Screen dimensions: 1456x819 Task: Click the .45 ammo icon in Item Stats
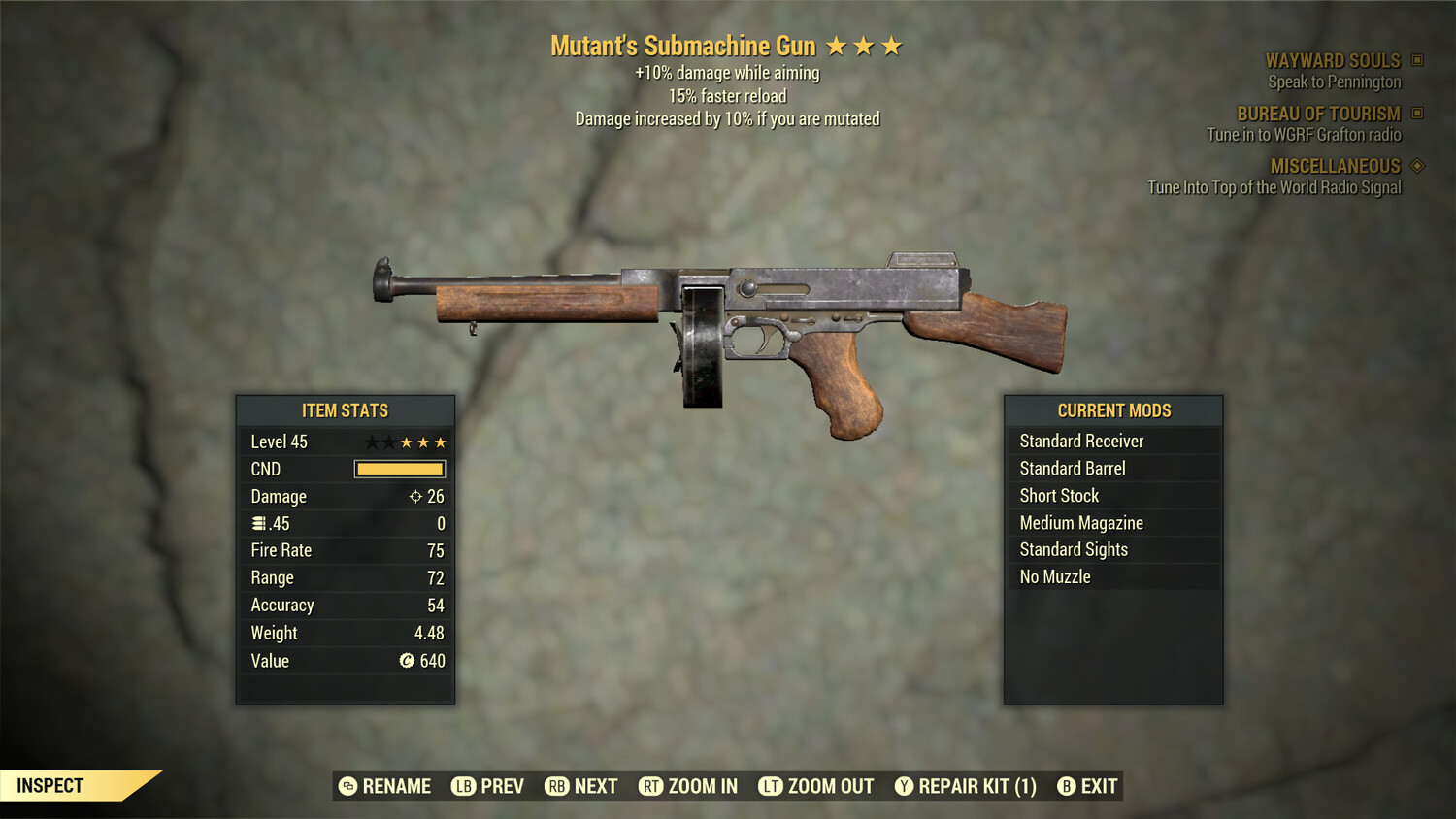(257, 523)
